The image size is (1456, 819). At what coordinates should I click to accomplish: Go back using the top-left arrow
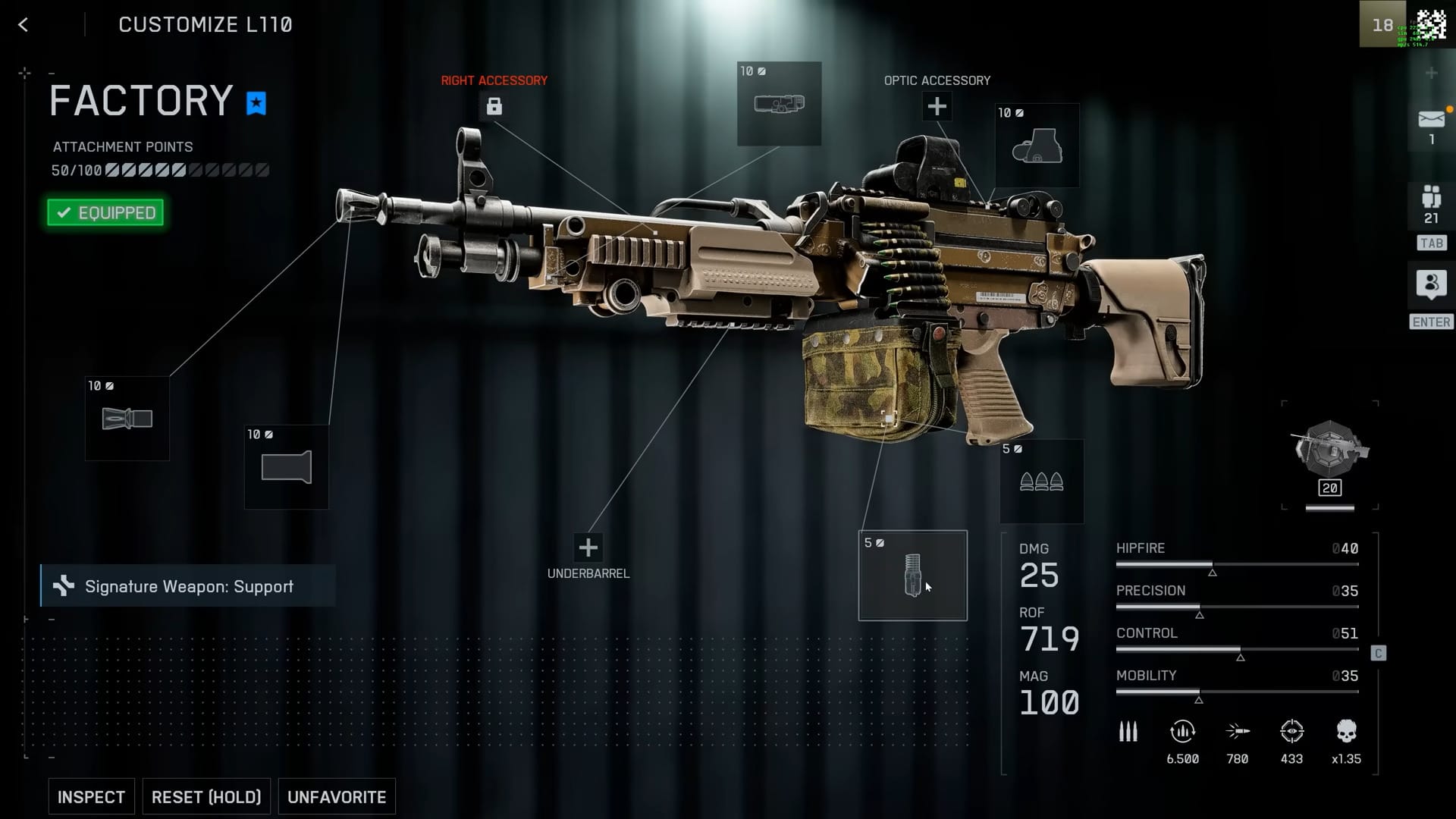pos(24,25)
